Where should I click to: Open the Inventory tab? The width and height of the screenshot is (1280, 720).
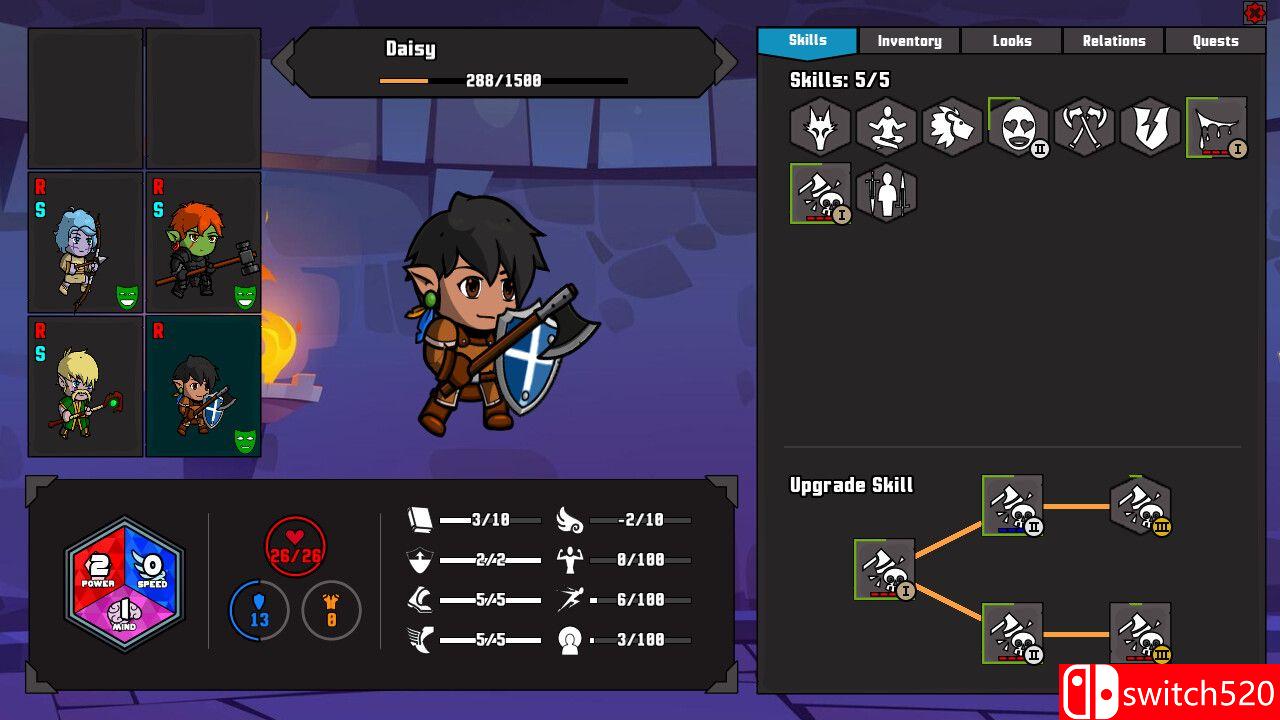pos(909,41)
